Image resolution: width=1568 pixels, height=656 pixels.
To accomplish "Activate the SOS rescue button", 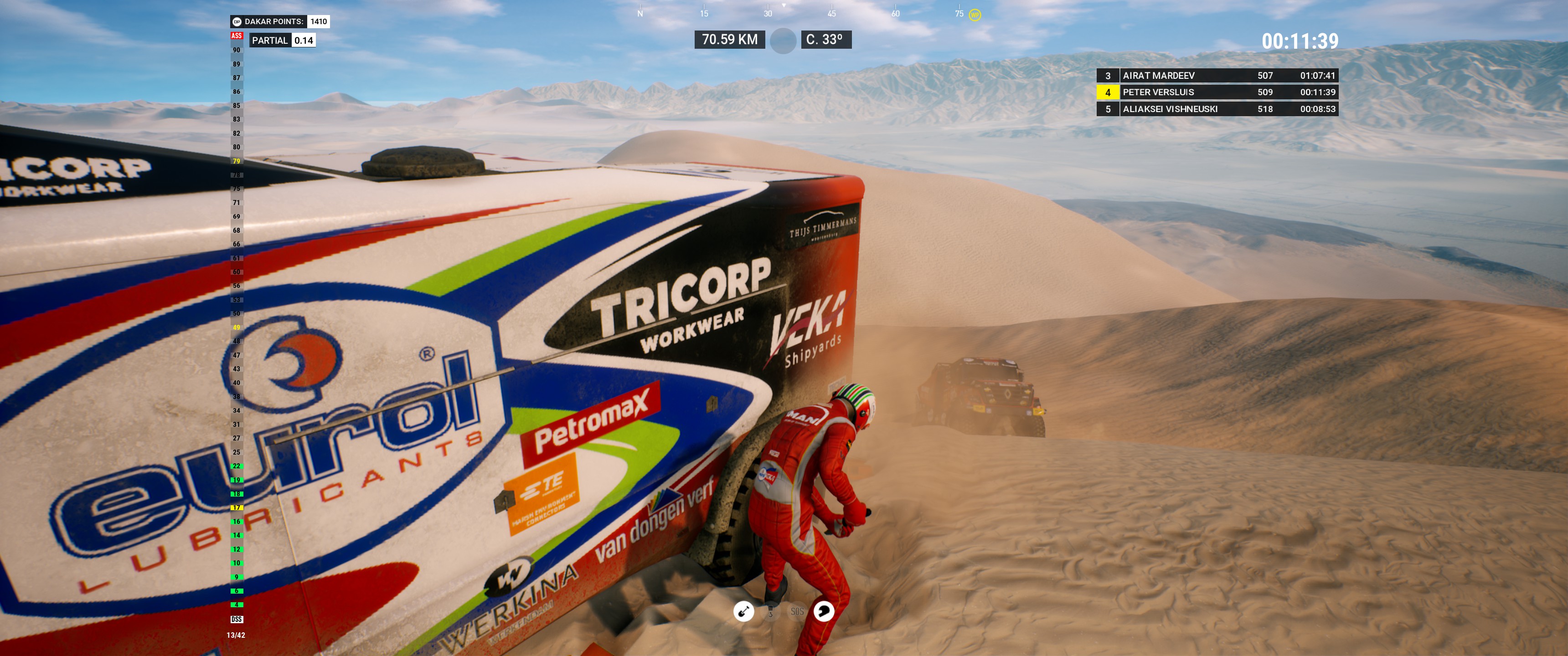I will 797,611.
